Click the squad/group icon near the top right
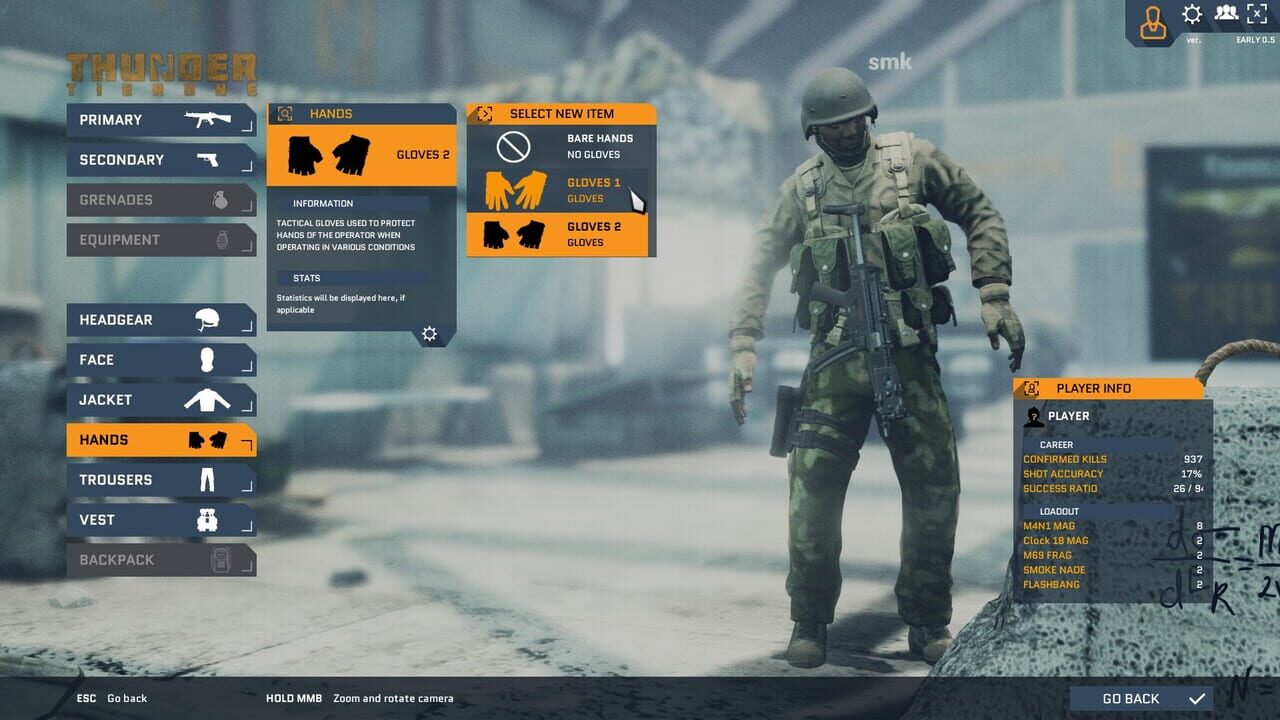The image size is (1280, 720). click(x=1226, y=14)
